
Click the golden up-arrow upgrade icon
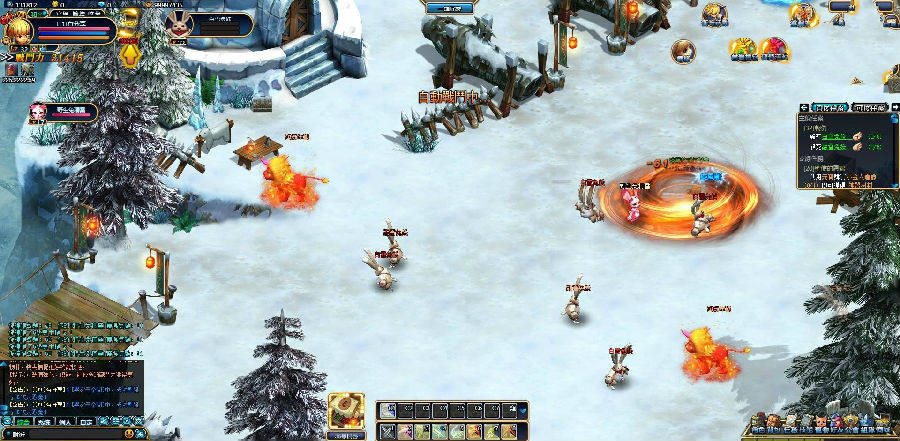(130, 55)
